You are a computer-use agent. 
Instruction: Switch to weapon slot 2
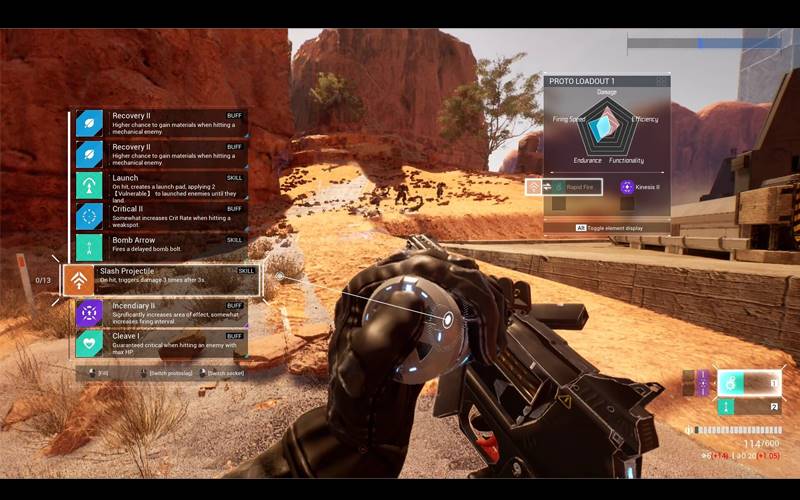(x=748, y=407)
